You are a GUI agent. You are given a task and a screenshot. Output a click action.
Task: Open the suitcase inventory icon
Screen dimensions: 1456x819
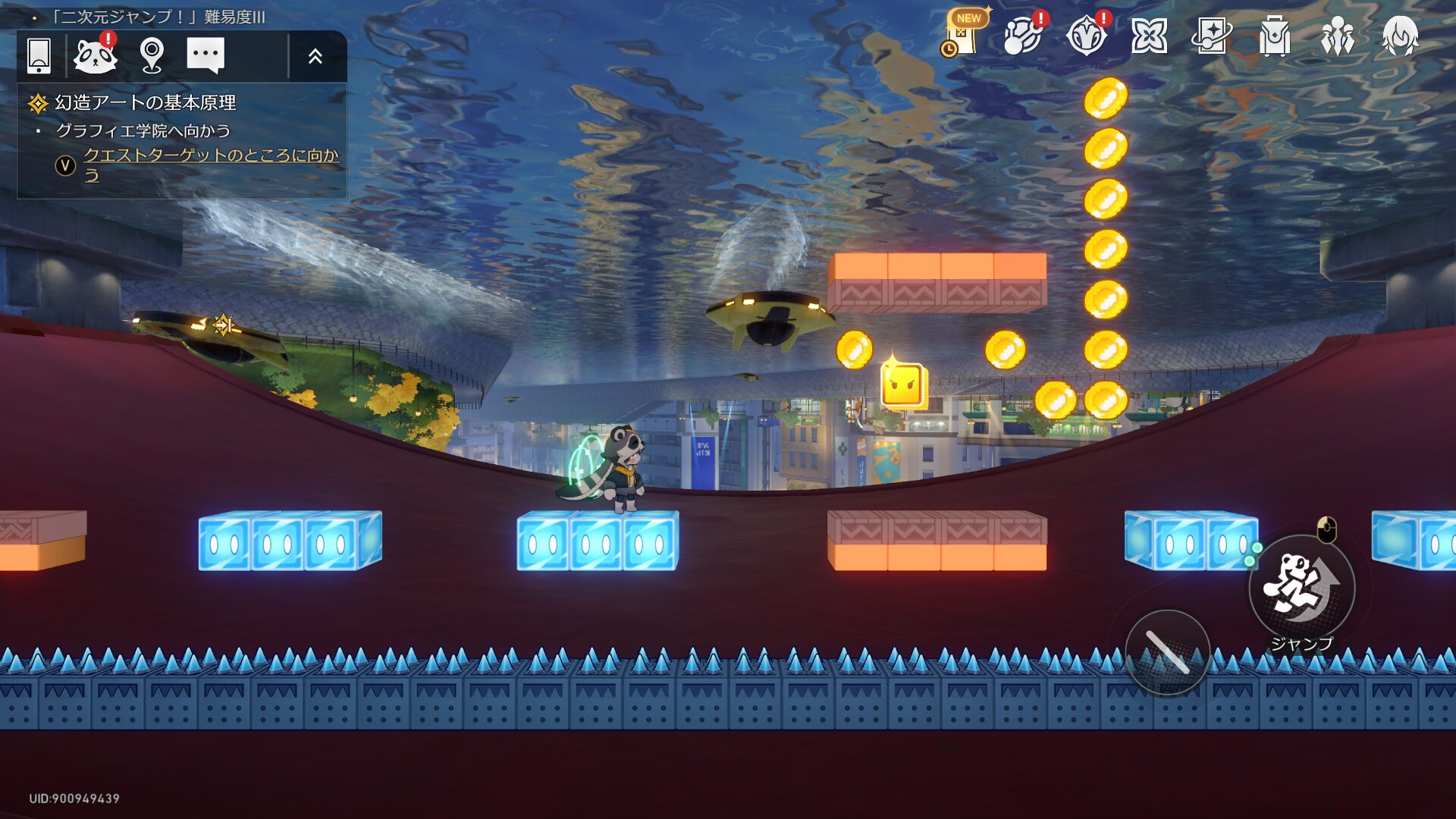pyautogui.click(x=1274, y=36)
